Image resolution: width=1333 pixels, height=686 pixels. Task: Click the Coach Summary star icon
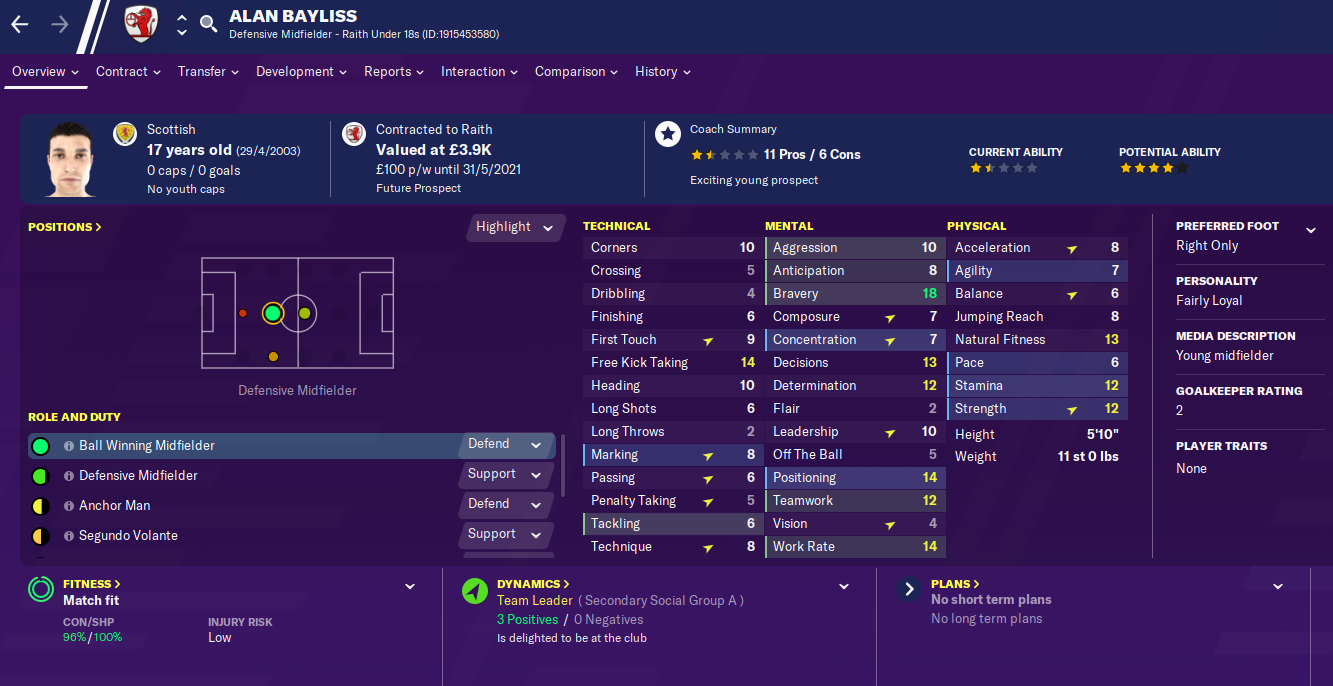pyautogui.click(x=668, y=134)
